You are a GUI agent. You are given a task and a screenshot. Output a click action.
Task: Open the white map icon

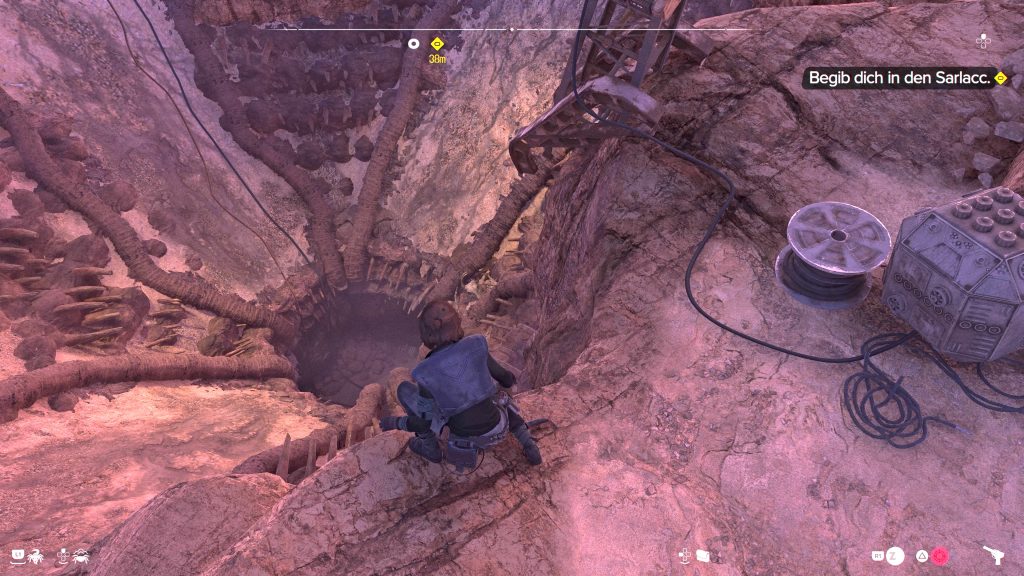tap(702, 555)
